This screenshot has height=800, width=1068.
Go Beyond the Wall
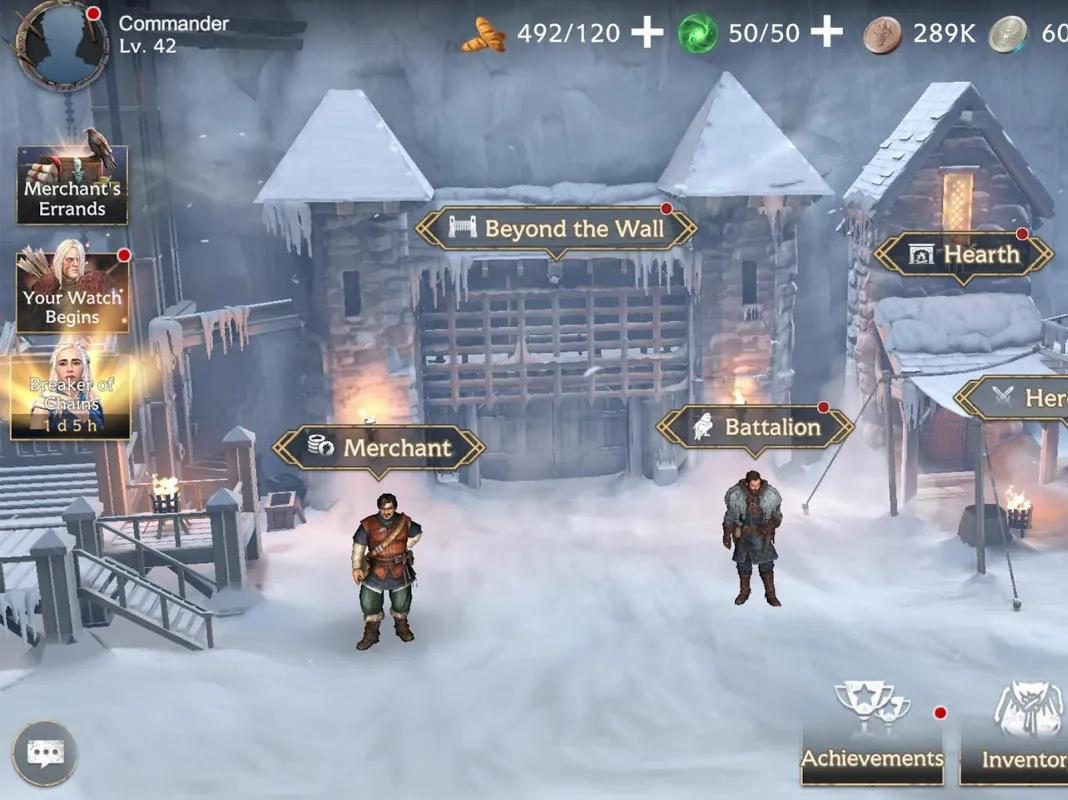pyautogui.click(x=556, y=229)
